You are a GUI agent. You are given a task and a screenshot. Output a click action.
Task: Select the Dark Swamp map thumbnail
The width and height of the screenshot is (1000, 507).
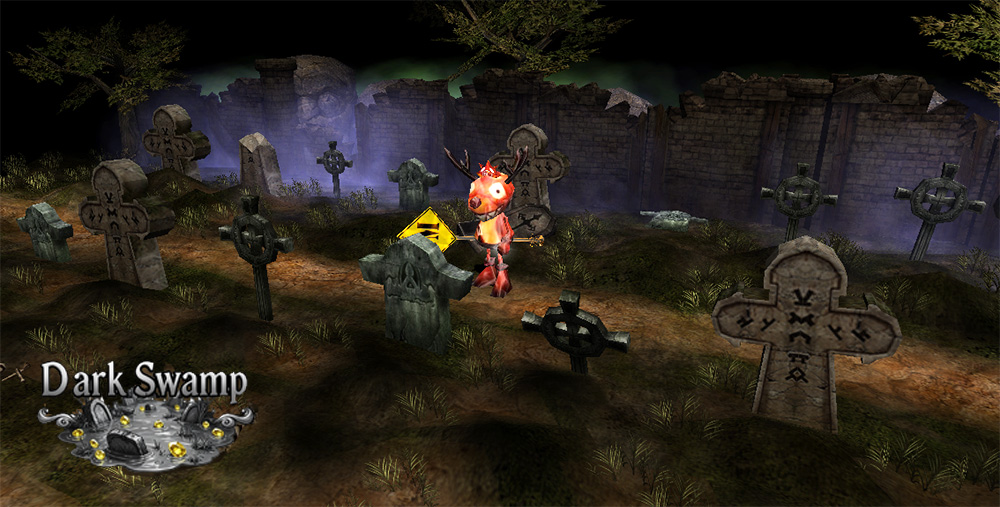click(144, 429)
